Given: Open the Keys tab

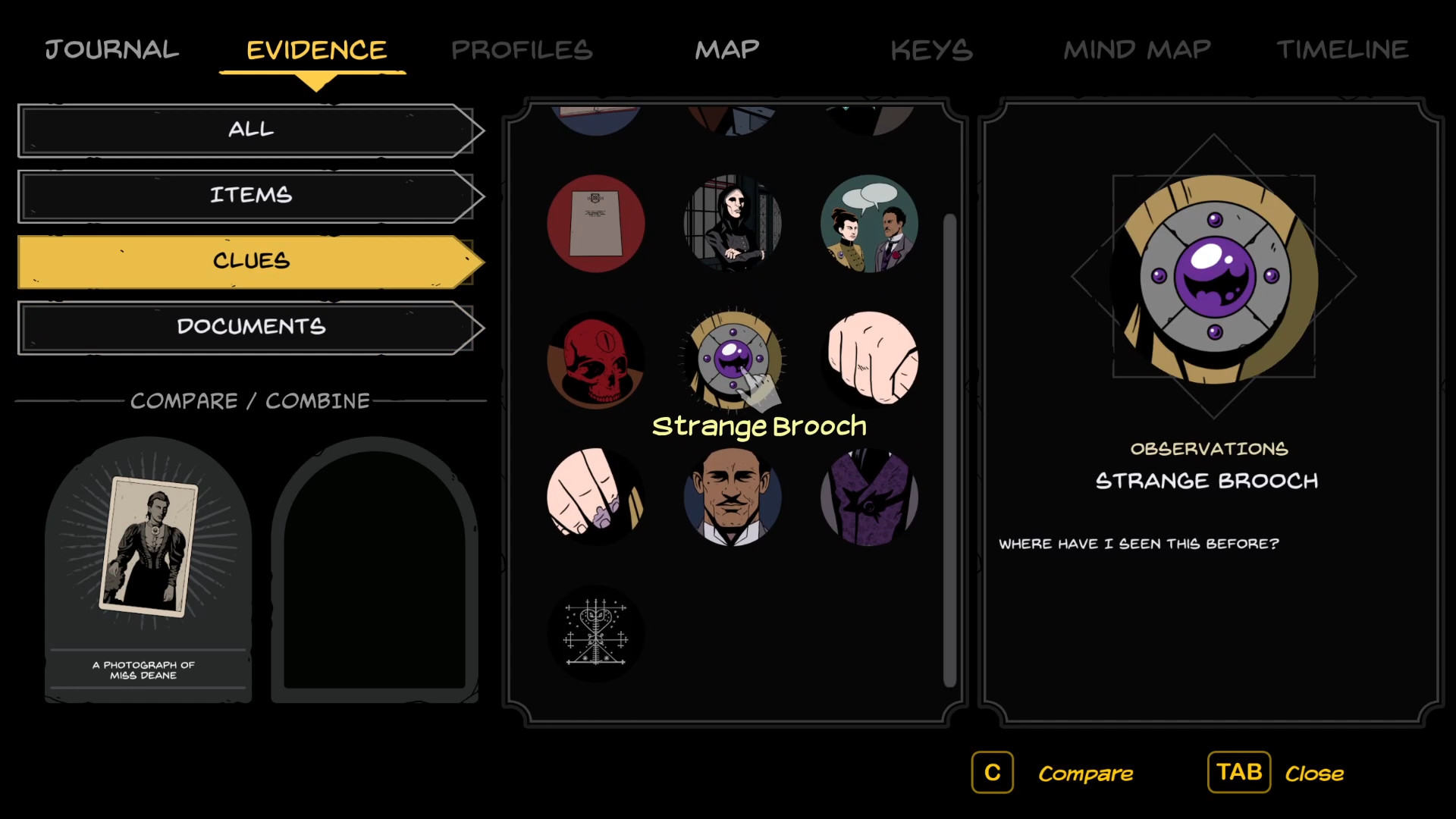Looking at the screenshot, I should (x=931, y=50).
